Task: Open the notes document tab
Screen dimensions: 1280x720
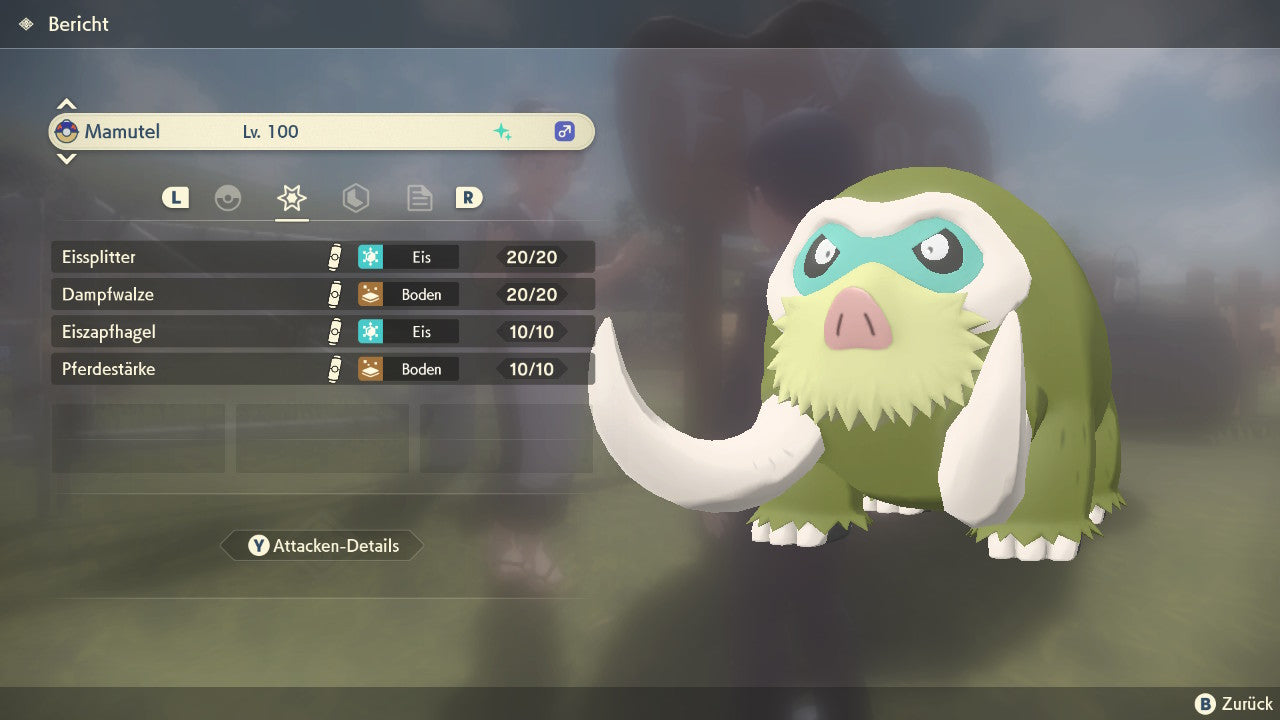Action: click(x=419, y=198)
